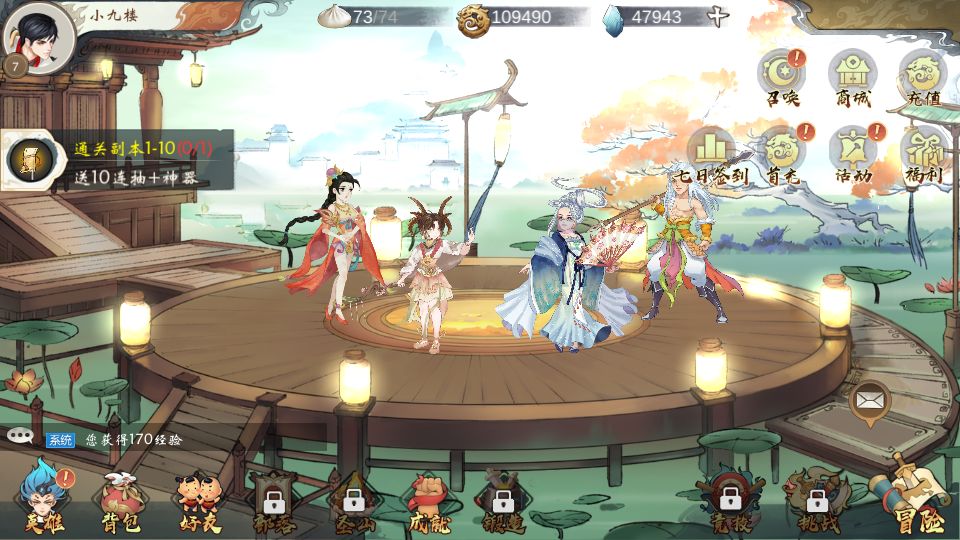960x540 pixels.
Task: Open the 商城 shop
Action: point(852,78)
